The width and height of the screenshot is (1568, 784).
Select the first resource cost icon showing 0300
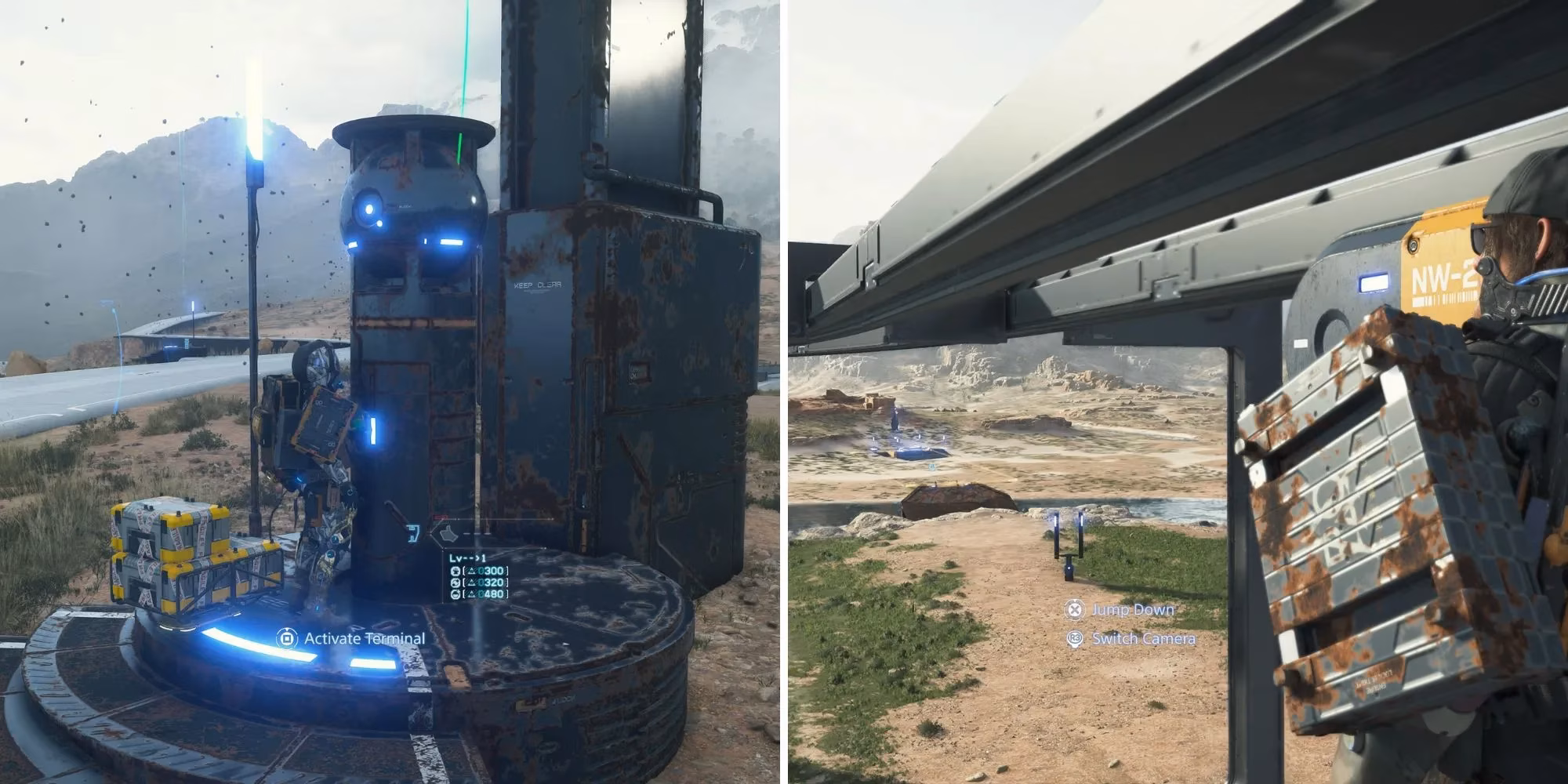[456, 572]
